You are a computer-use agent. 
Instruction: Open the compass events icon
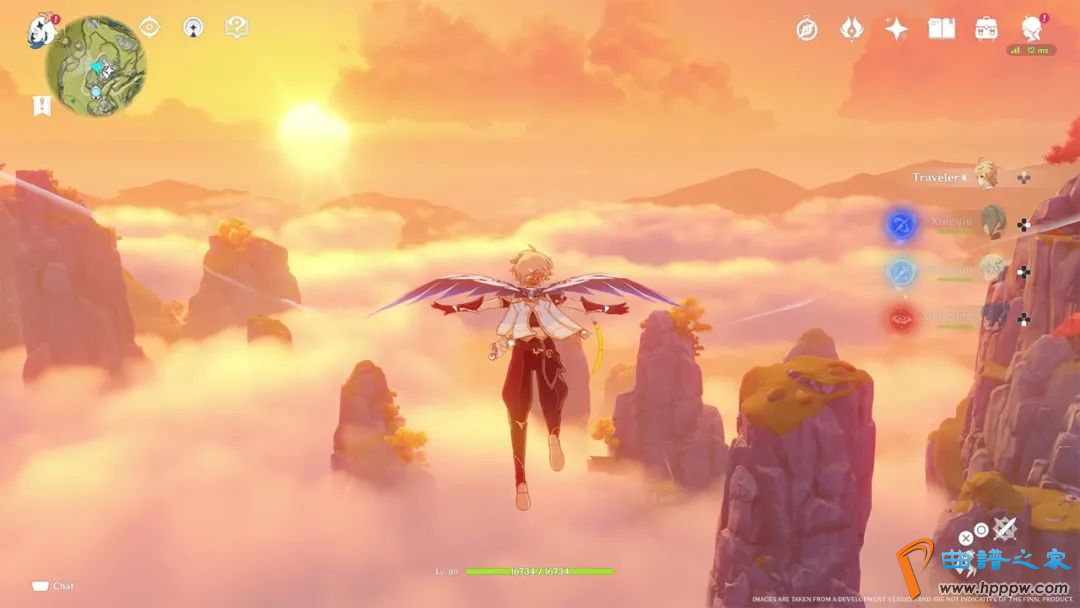(x=807, y=29)
